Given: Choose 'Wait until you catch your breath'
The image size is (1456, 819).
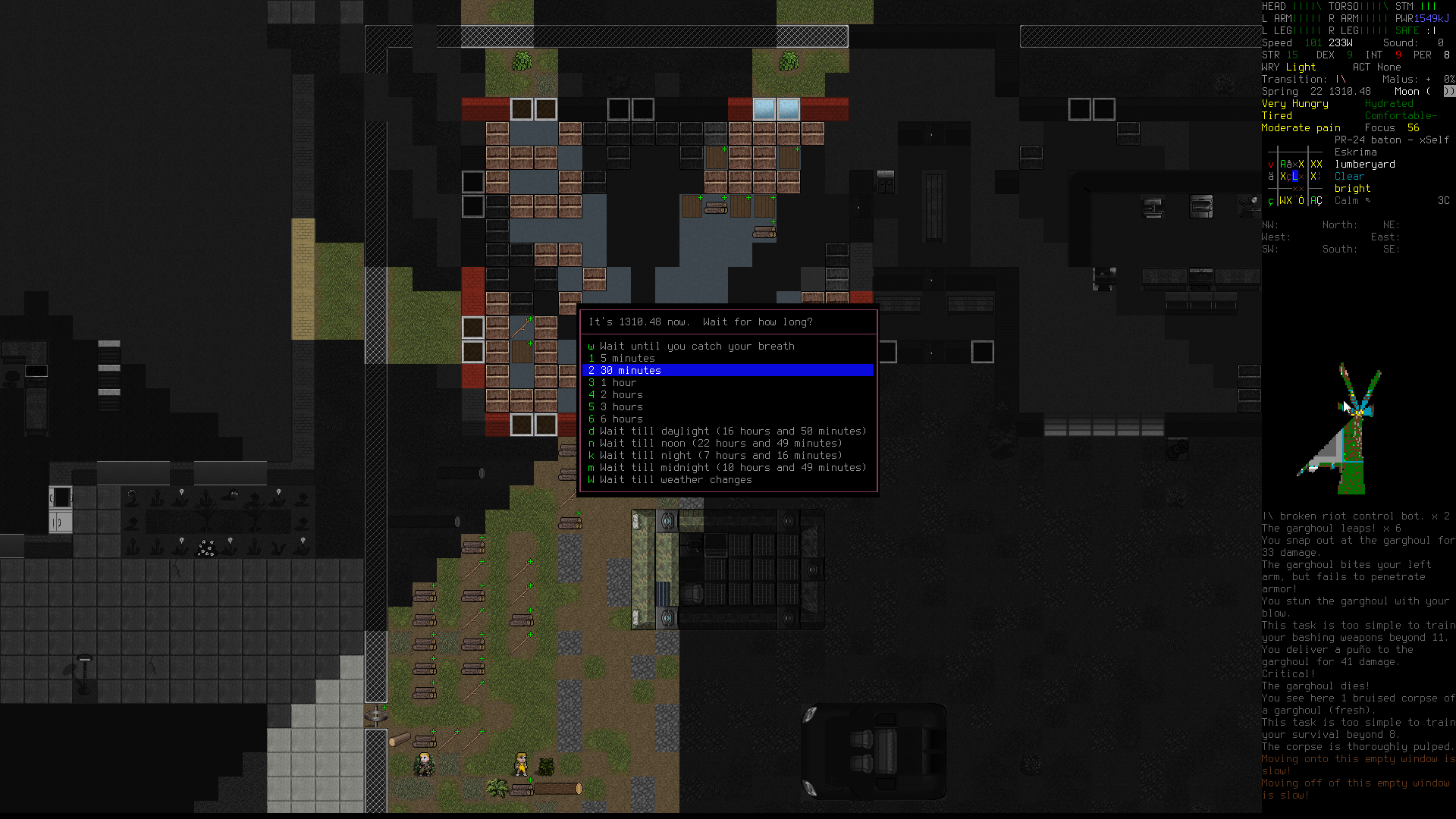Looking at the screenshot, I should (x=696, y=347).
